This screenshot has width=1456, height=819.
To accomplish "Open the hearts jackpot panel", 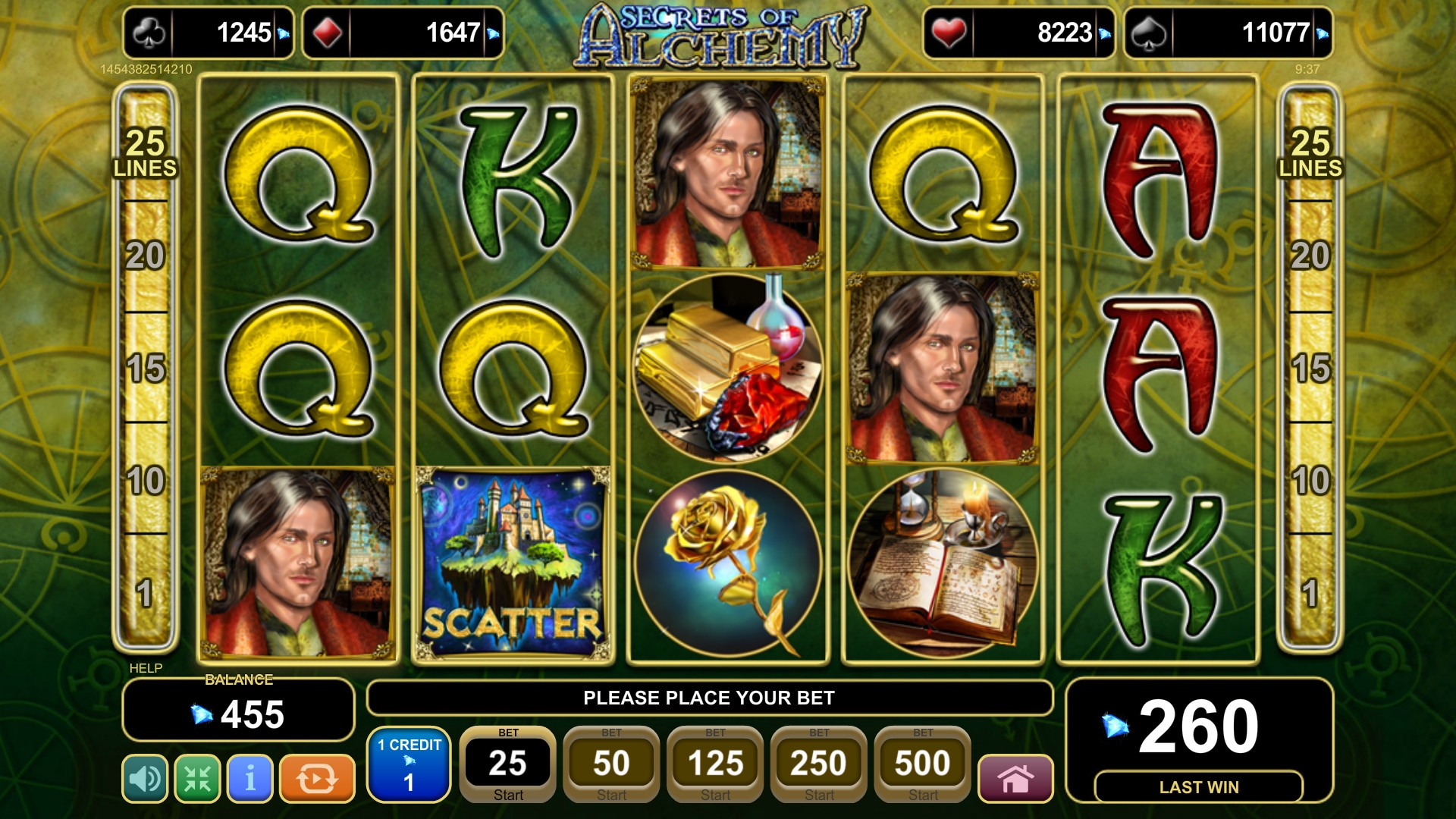I will tap(1018, 33).
